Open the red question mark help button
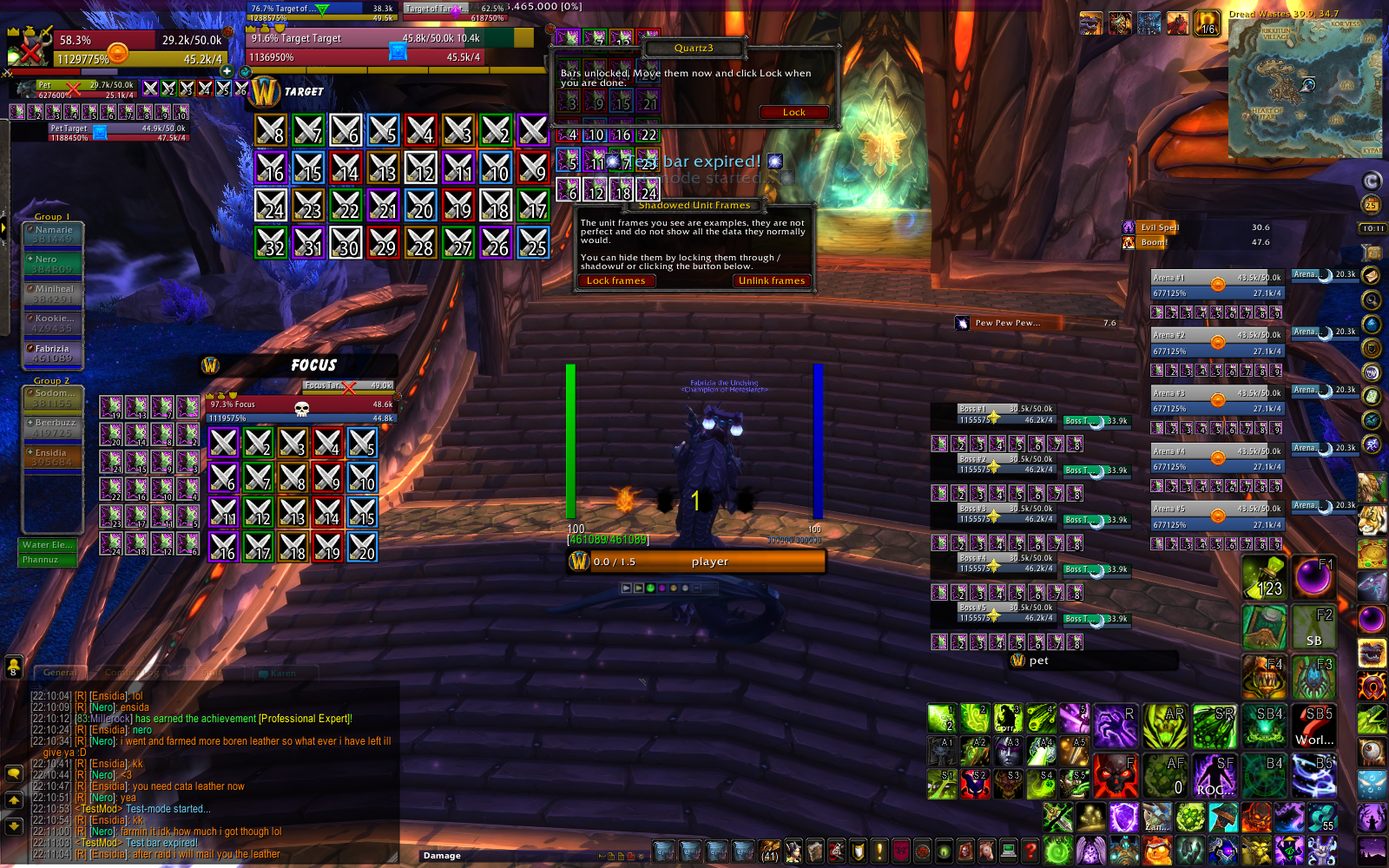The height and width of the screenshot is (868, 1389). 1030,850
